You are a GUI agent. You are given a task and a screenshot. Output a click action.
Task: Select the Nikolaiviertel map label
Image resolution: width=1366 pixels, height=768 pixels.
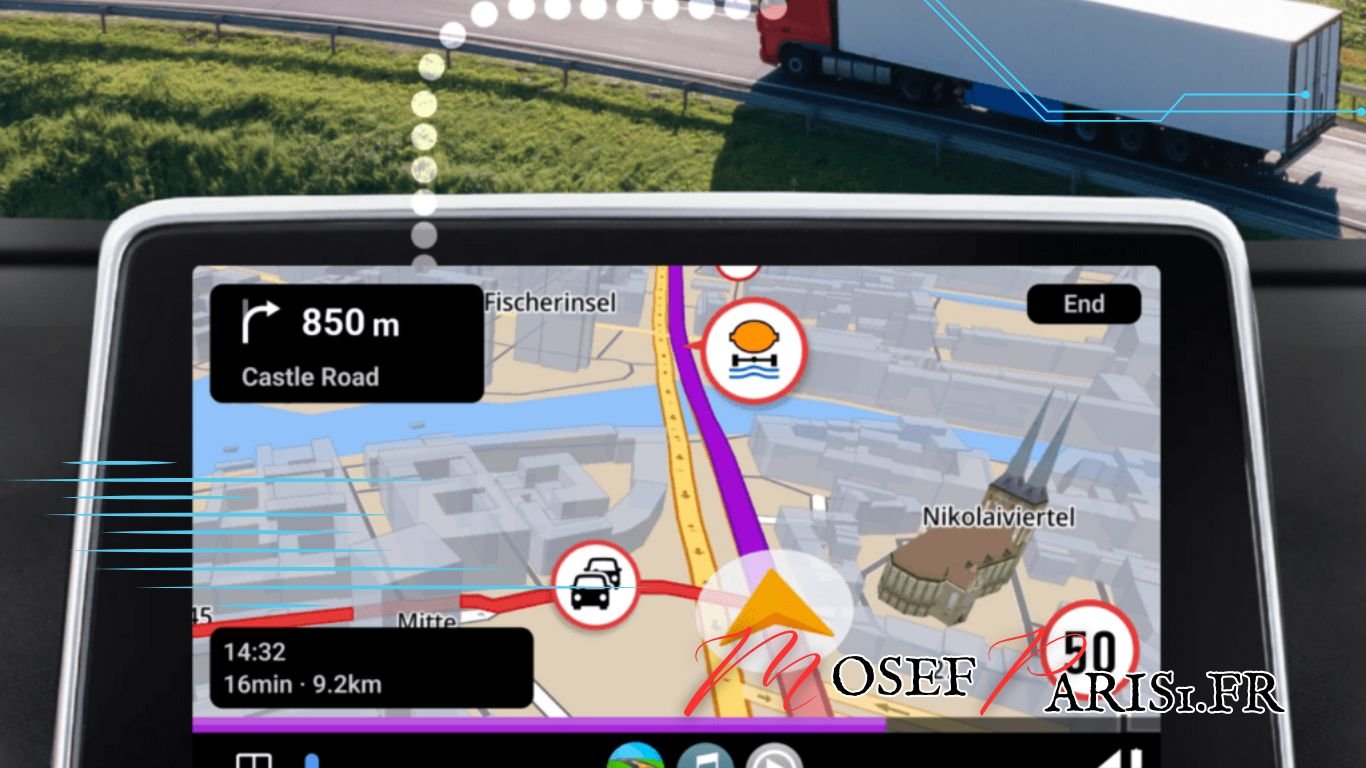1000,517
